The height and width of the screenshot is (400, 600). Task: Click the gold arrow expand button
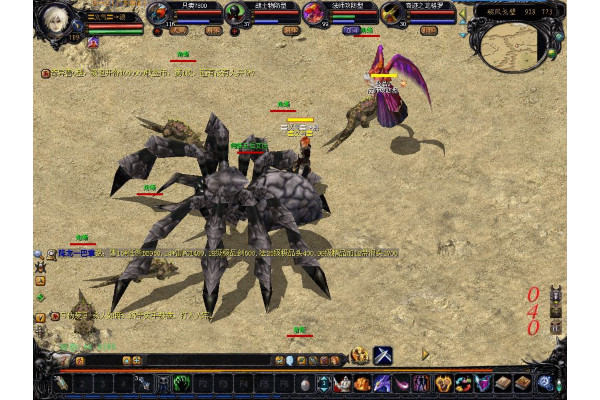pyautogui.click(x=425, y=354)
